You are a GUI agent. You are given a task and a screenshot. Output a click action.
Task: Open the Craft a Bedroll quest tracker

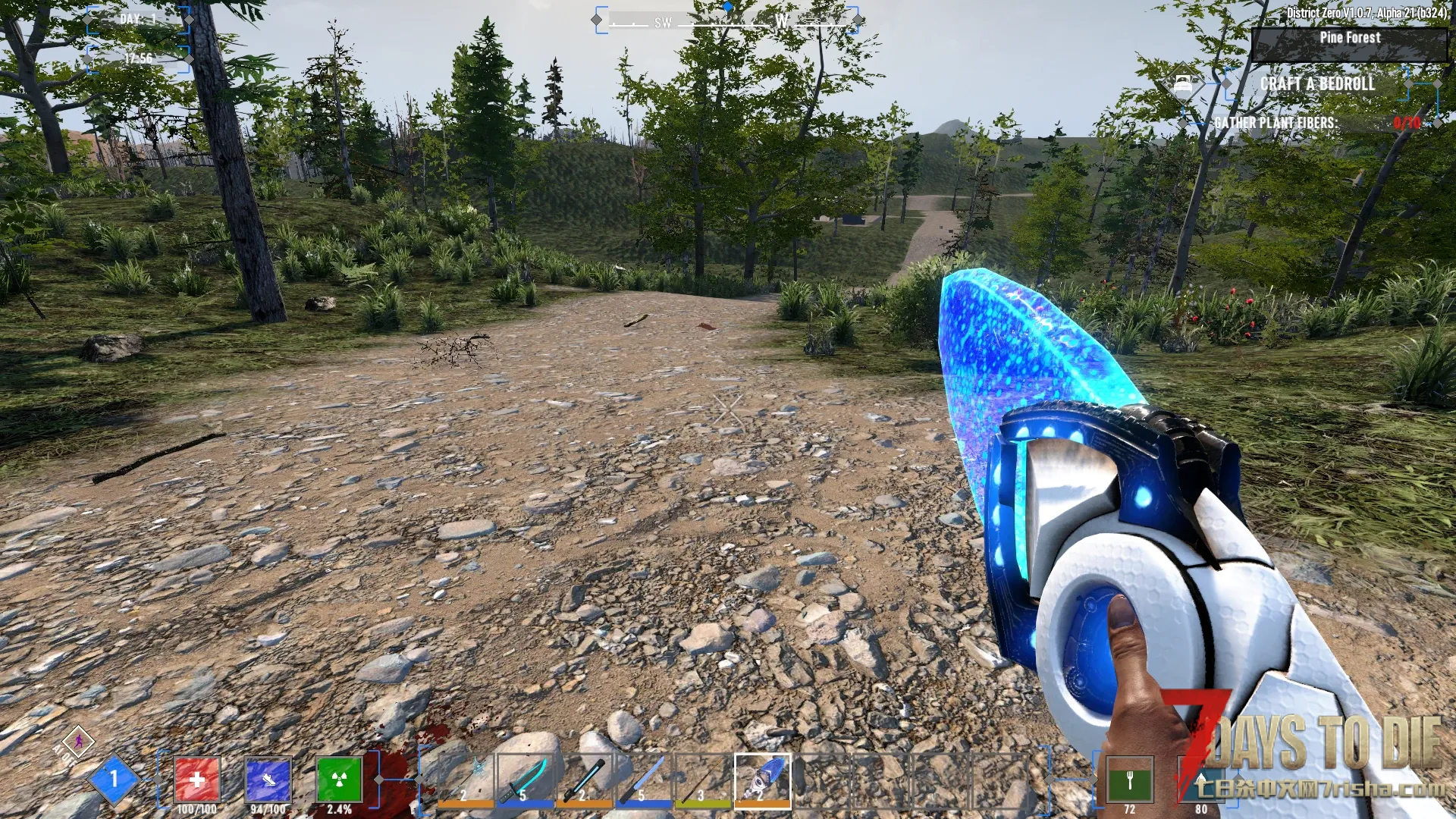[x=1317, y=84]
